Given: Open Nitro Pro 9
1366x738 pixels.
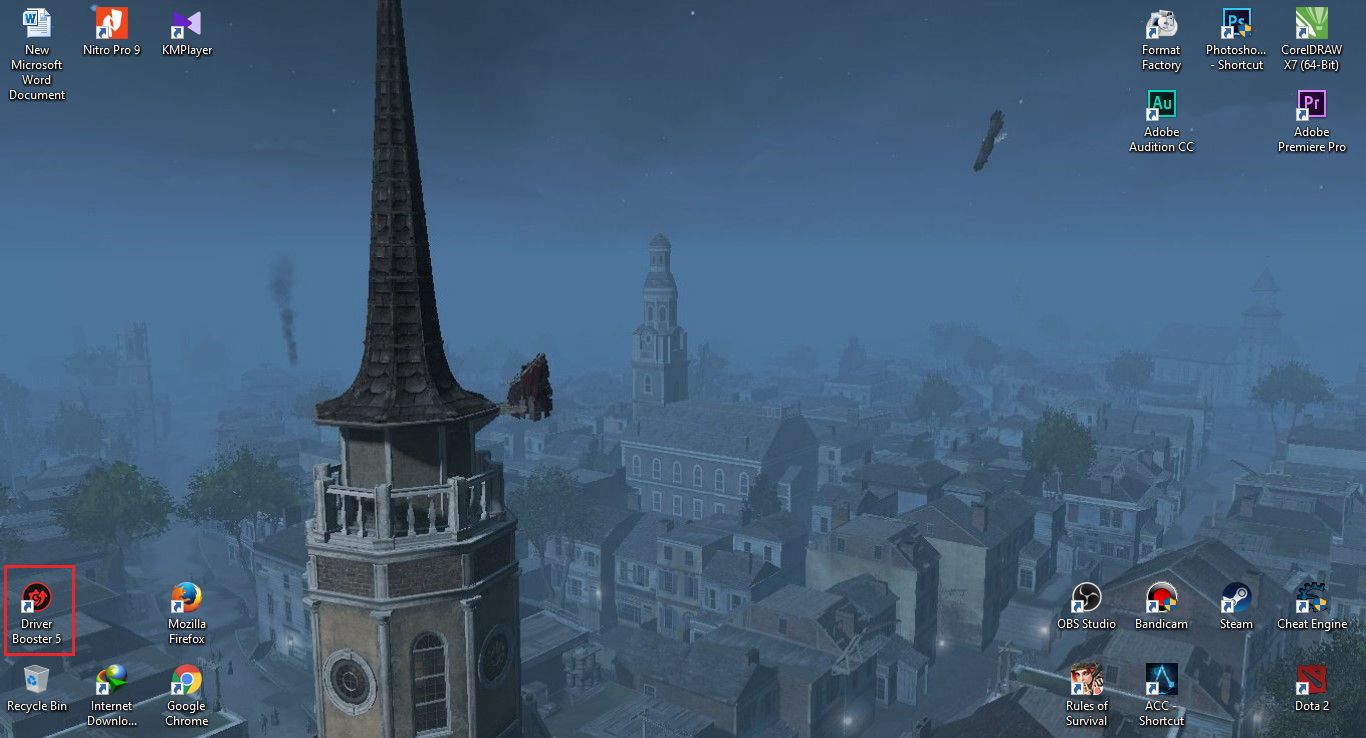Looking at the screenshot, I should point(111,22).
